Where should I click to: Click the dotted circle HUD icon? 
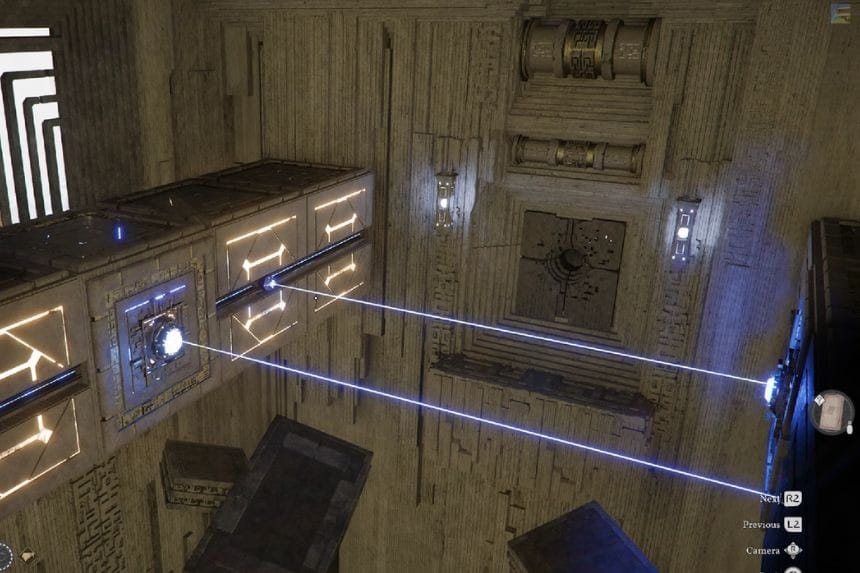pos(4,556)
